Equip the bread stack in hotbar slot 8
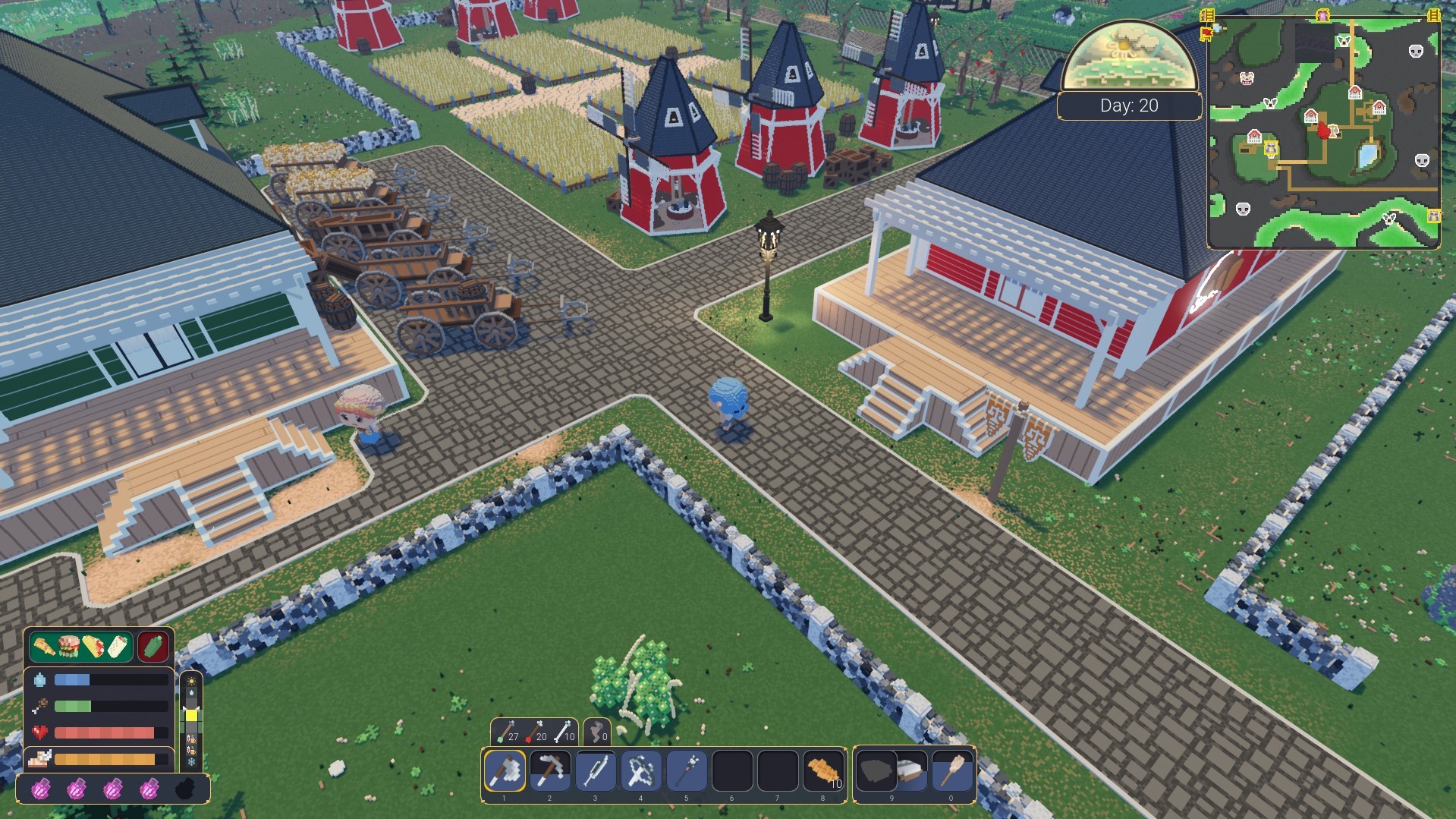Image resolution: width=1456 pixels, height=819 pixels. [822, 772]
